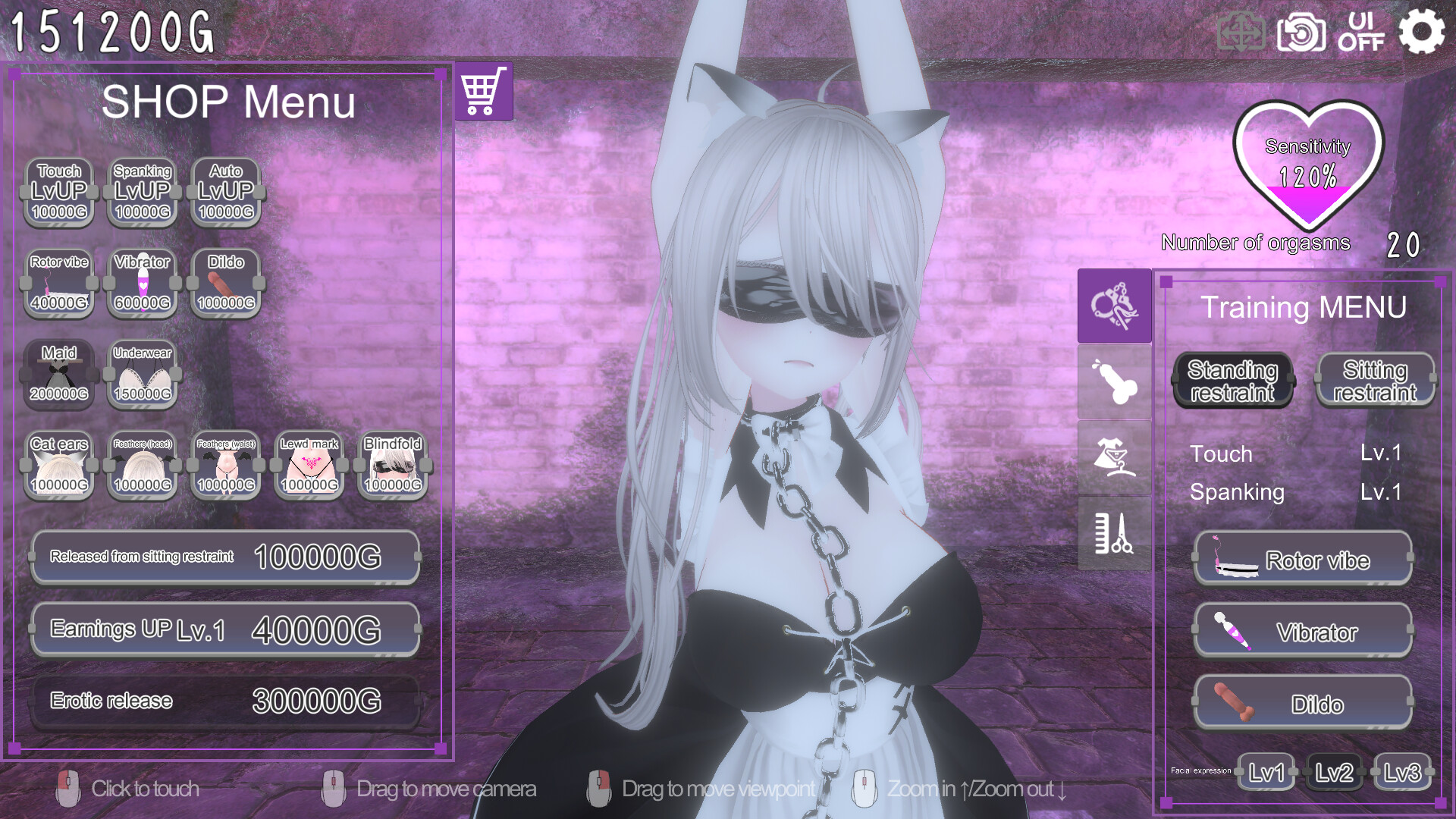Viewport: 1456px width, 819px height.
Task: Open the settings gear icon
Action: pyautogui.click(x=1421, y=32)
